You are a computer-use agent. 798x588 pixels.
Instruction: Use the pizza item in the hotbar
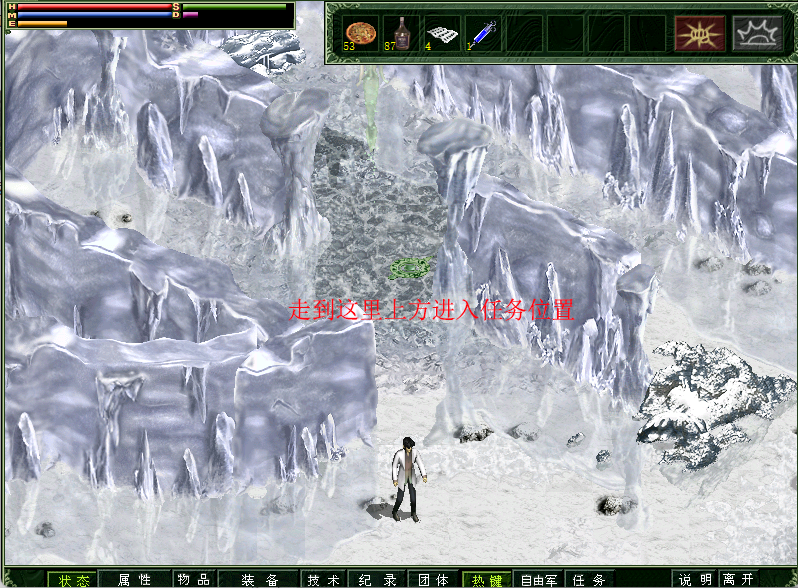(360, 32)
